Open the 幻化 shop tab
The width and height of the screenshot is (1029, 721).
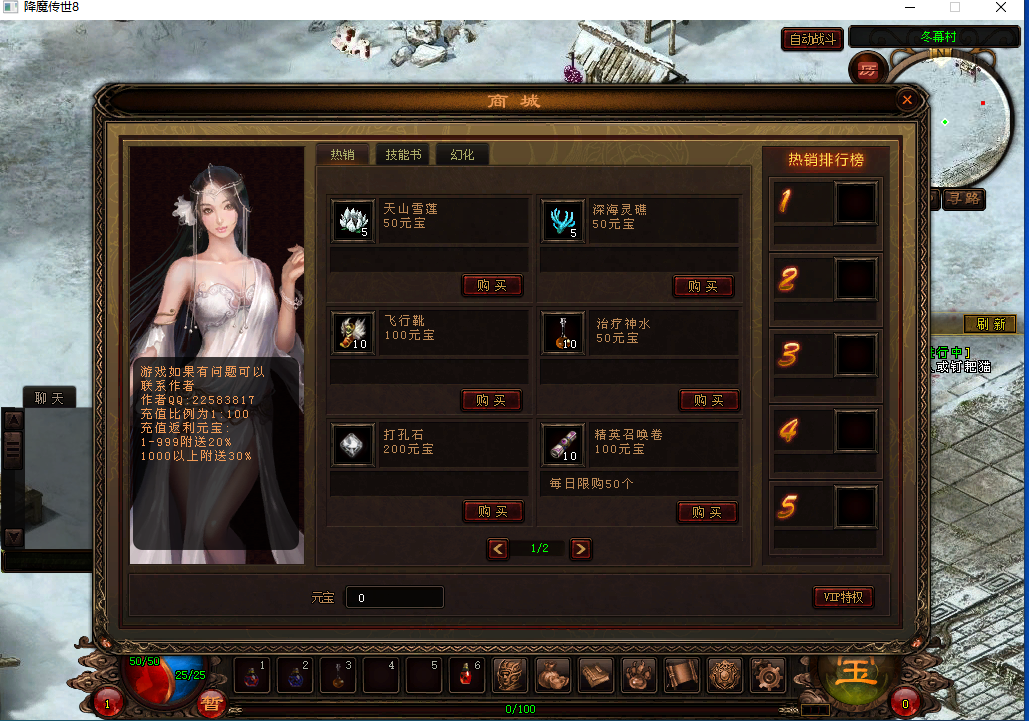(x=462, y=155)
